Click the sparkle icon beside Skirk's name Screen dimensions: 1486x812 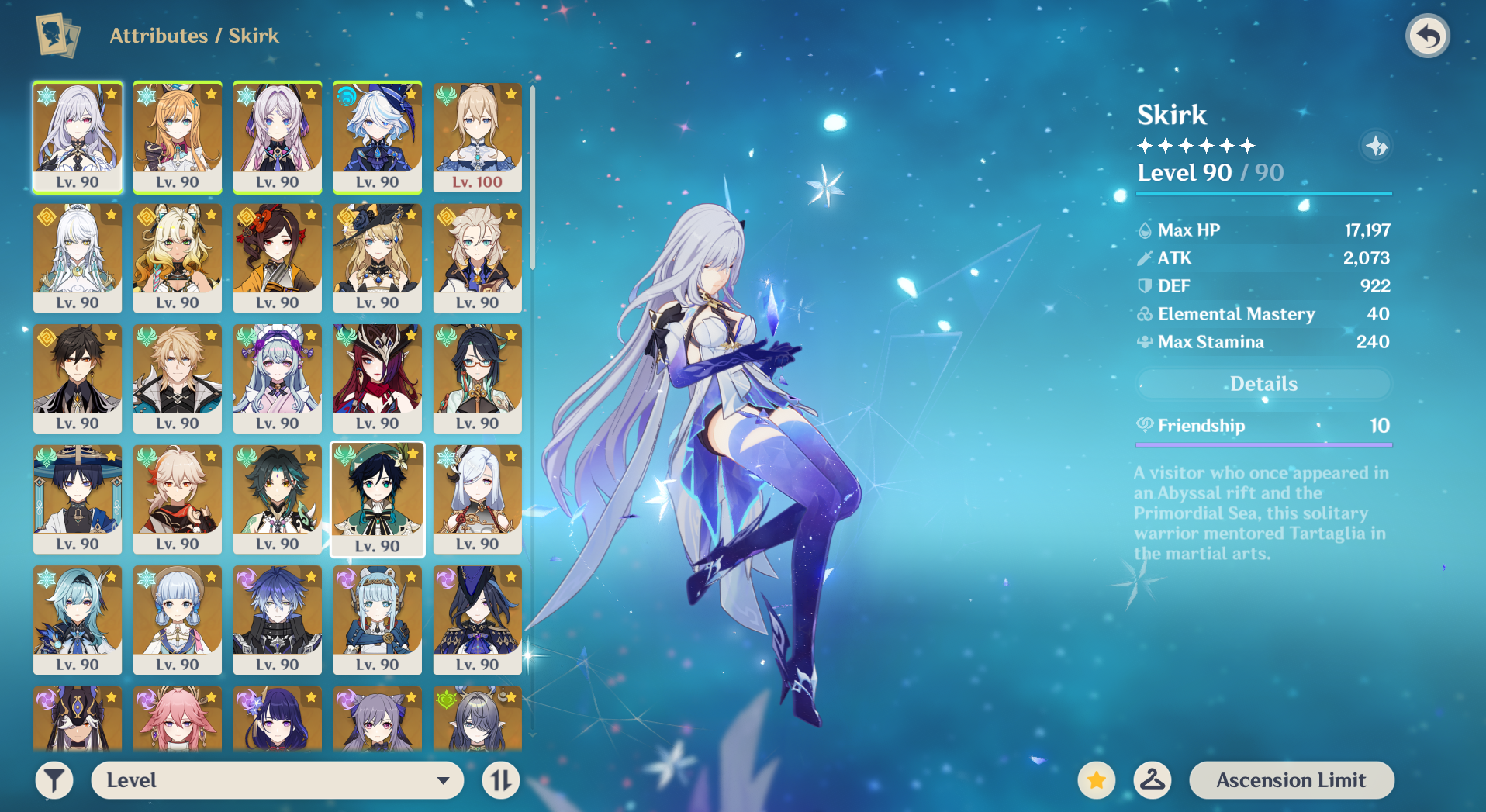[x=1376, y=146]
